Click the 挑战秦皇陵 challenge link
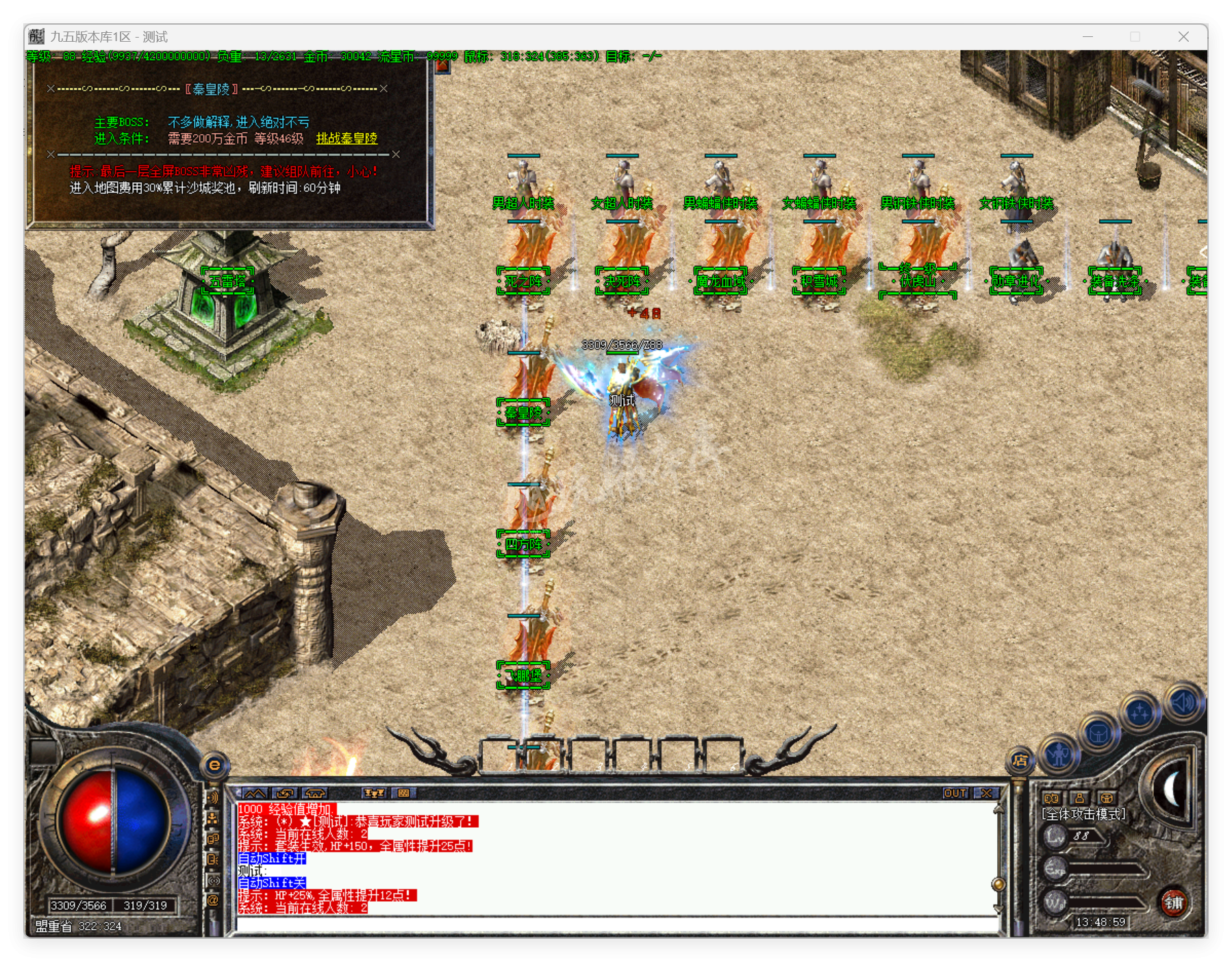 pyautogui.click(x=347, y=139)
